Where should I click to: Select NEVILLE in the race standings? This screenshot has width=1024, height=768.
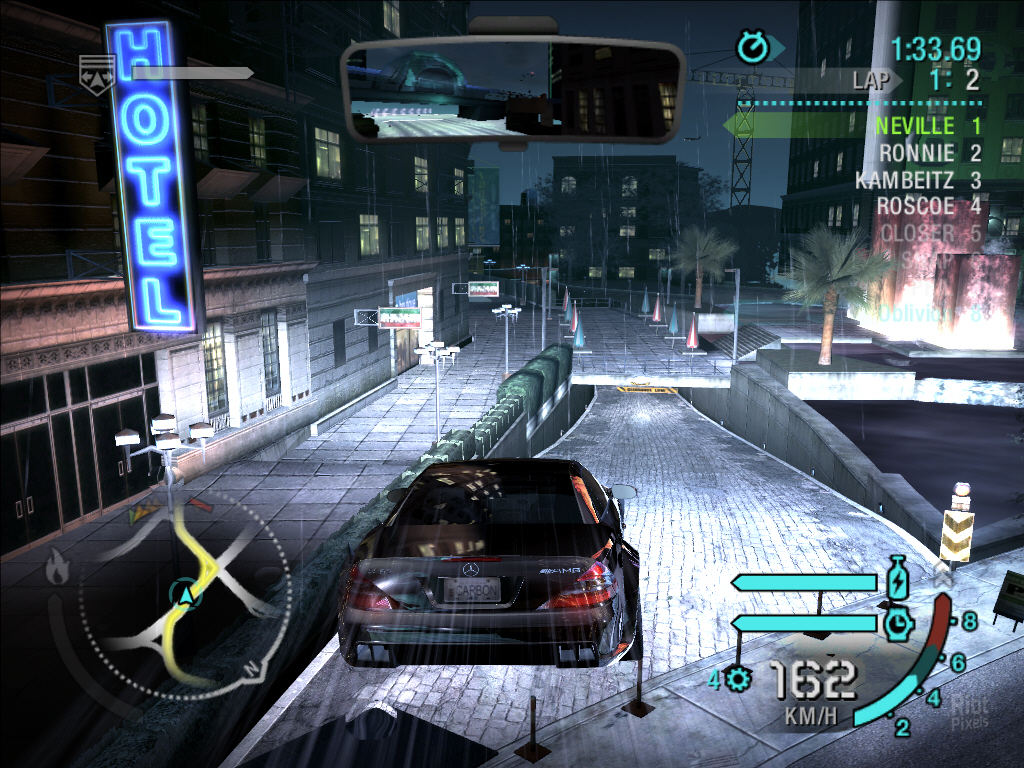click(915, 126)
